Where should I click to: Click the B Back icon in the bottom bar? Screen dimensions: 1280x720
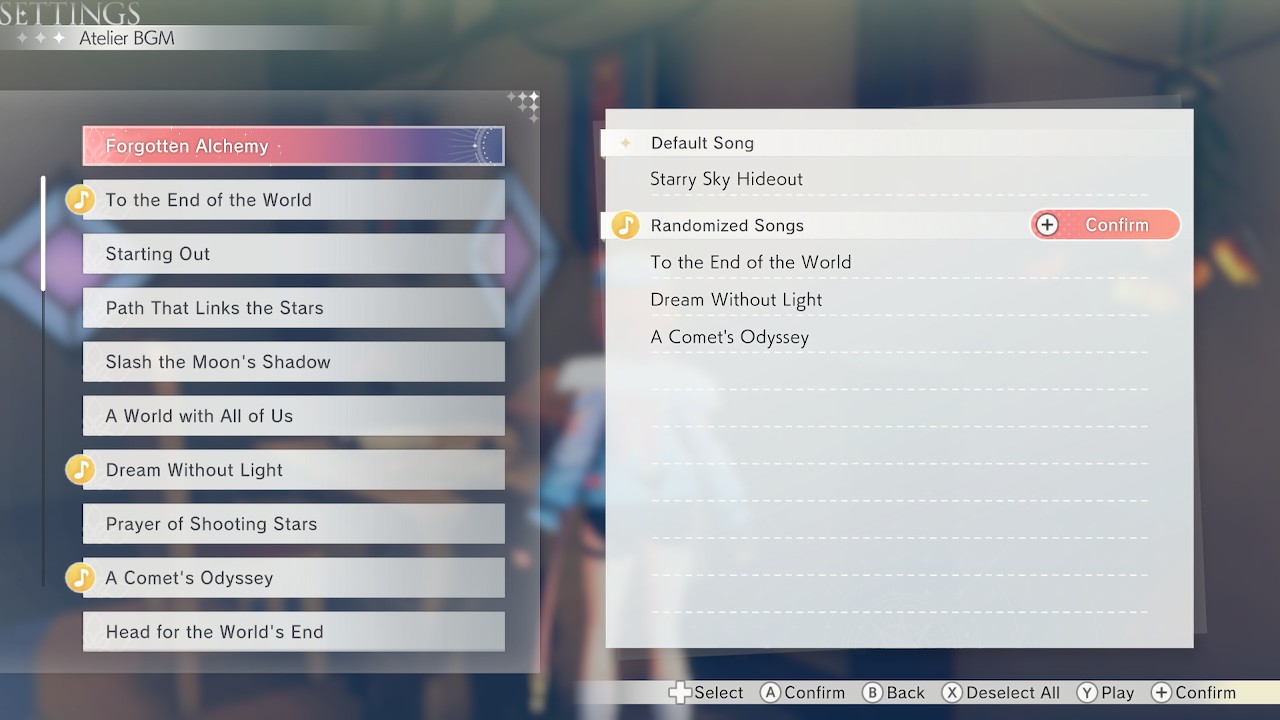[x=866, y=692]
